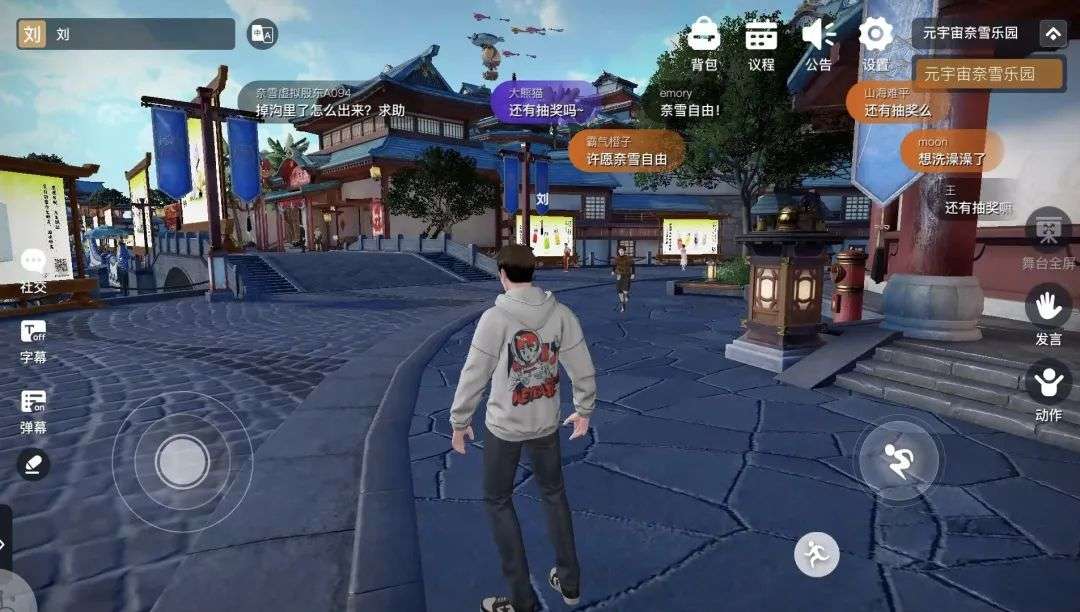
Task: Toggle the 弹幕 bullet comments switch
Action: click(x=33, y=409)
